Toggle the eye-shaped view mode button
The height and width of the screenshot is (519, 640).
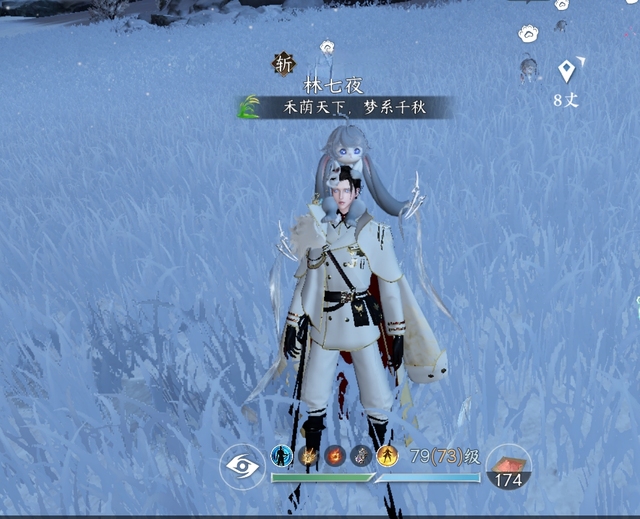243,465
